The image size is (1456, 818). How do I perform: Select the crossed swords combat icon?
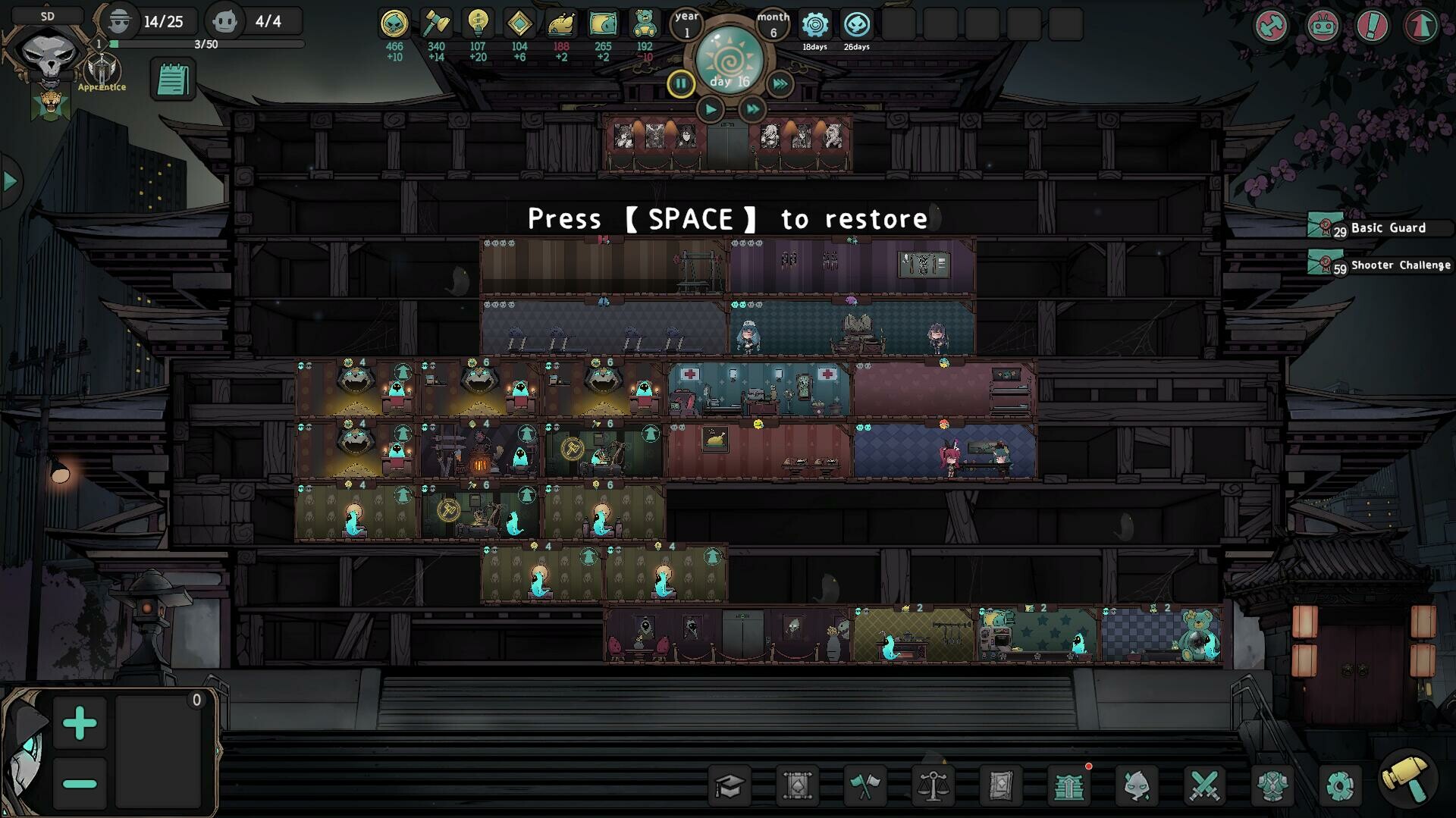point(1205,785)
